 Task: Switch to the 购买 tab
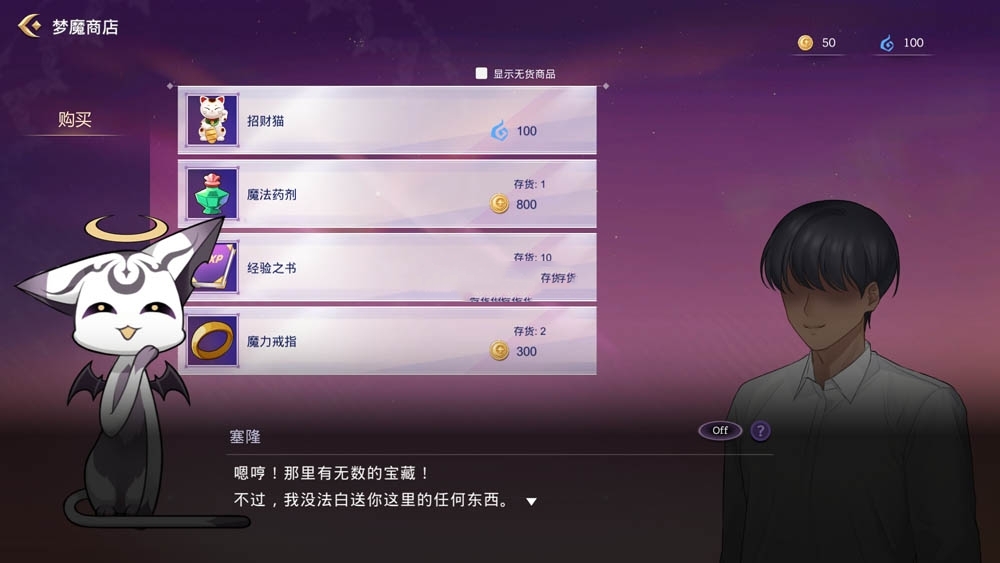pos(75,120)
